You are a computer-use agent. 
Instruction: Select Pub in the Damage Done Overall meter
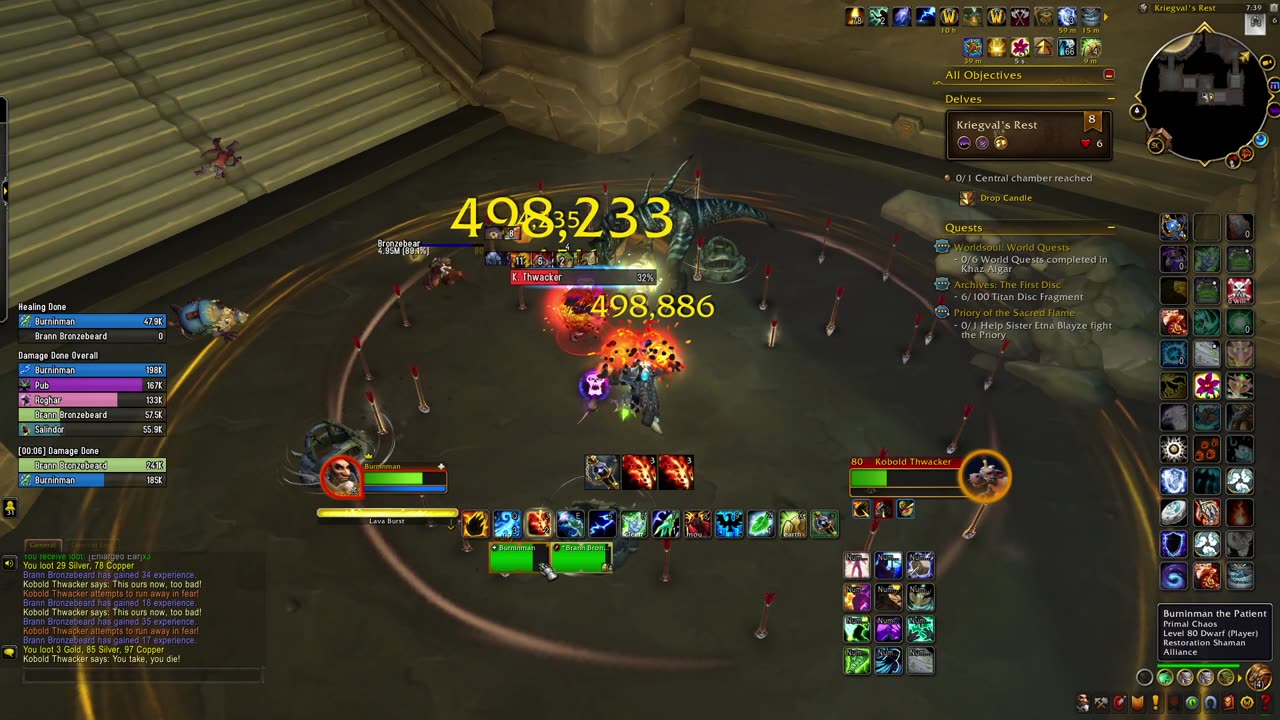[x=91, y=385]
